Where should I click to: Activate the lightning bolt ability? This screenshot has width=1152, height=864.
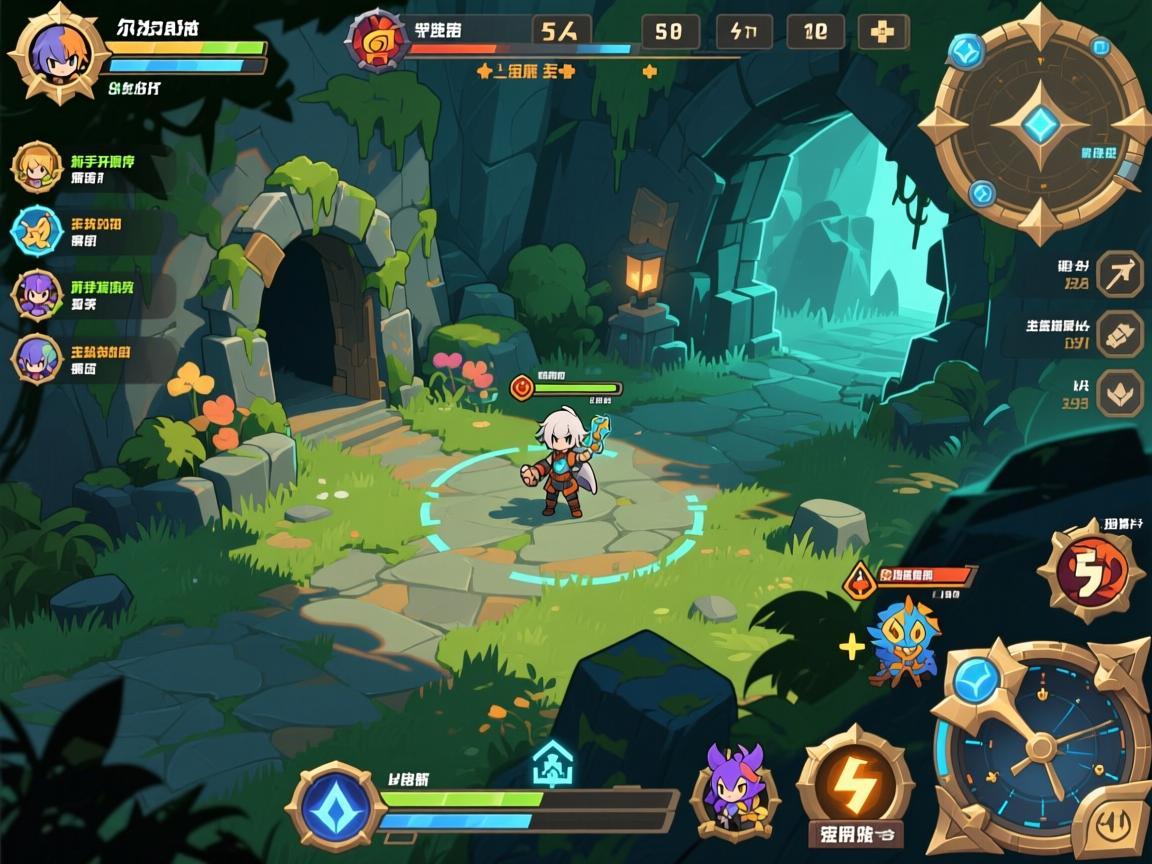(854, 779)
